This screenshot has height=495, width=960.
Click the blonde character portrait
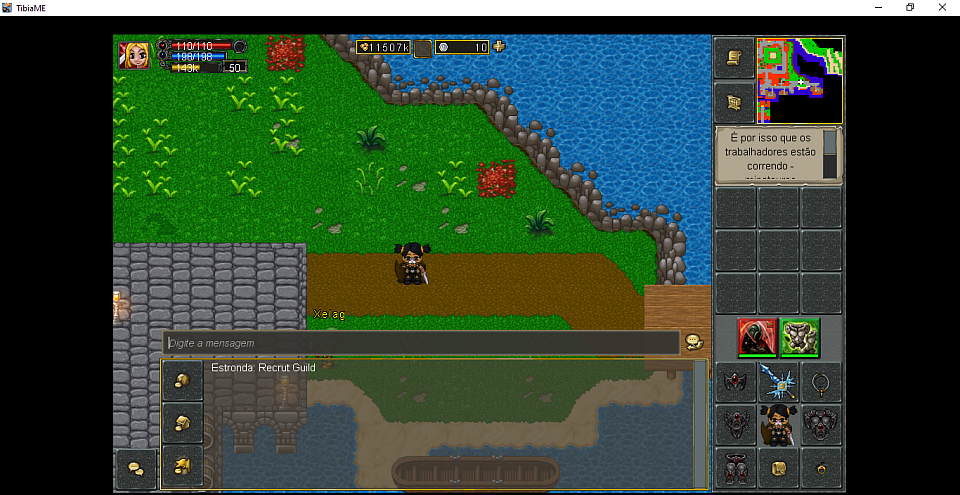[x=133, y=54]
